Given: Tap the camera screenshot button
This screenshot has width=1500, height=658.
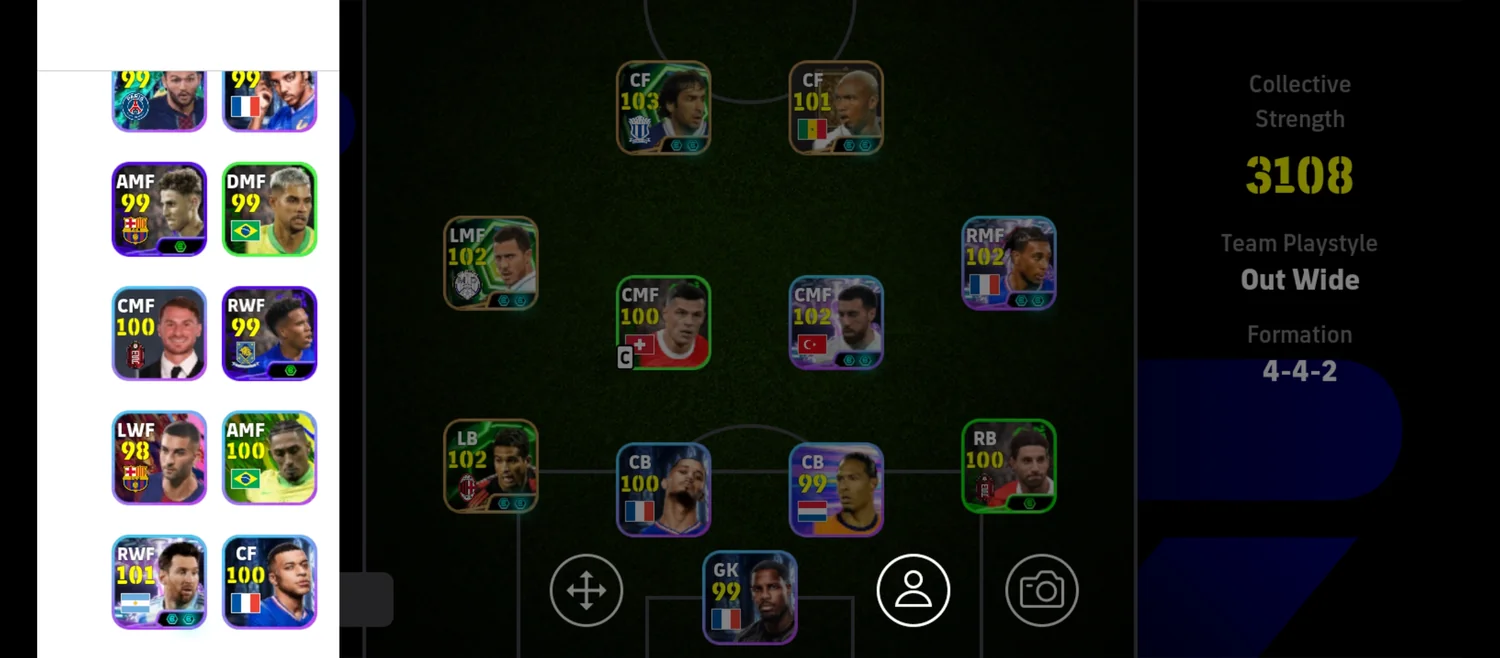Looking at the screenshot, I should pos(1042,591).
